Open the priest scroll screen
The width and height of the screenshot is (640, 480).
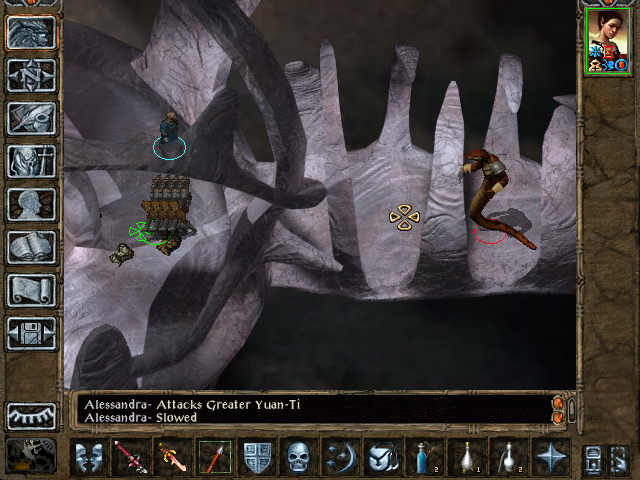[x=32, y=290]
